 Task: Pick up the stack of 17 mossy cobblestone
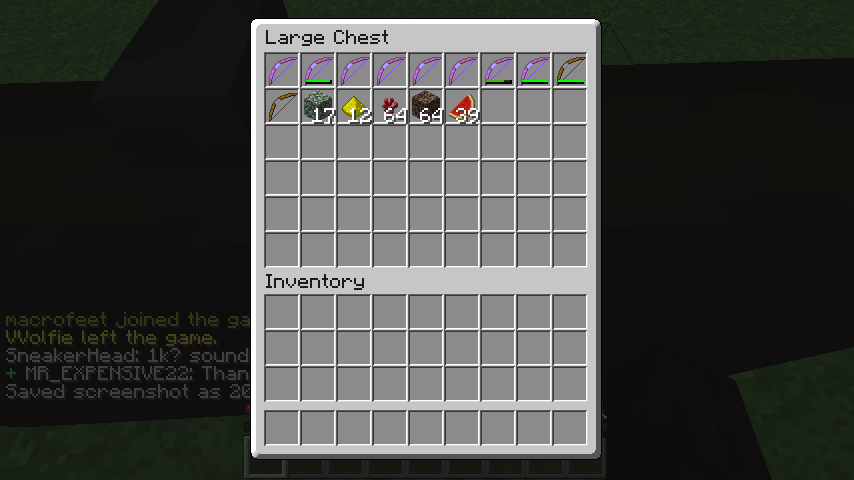(x=318, y=106)
